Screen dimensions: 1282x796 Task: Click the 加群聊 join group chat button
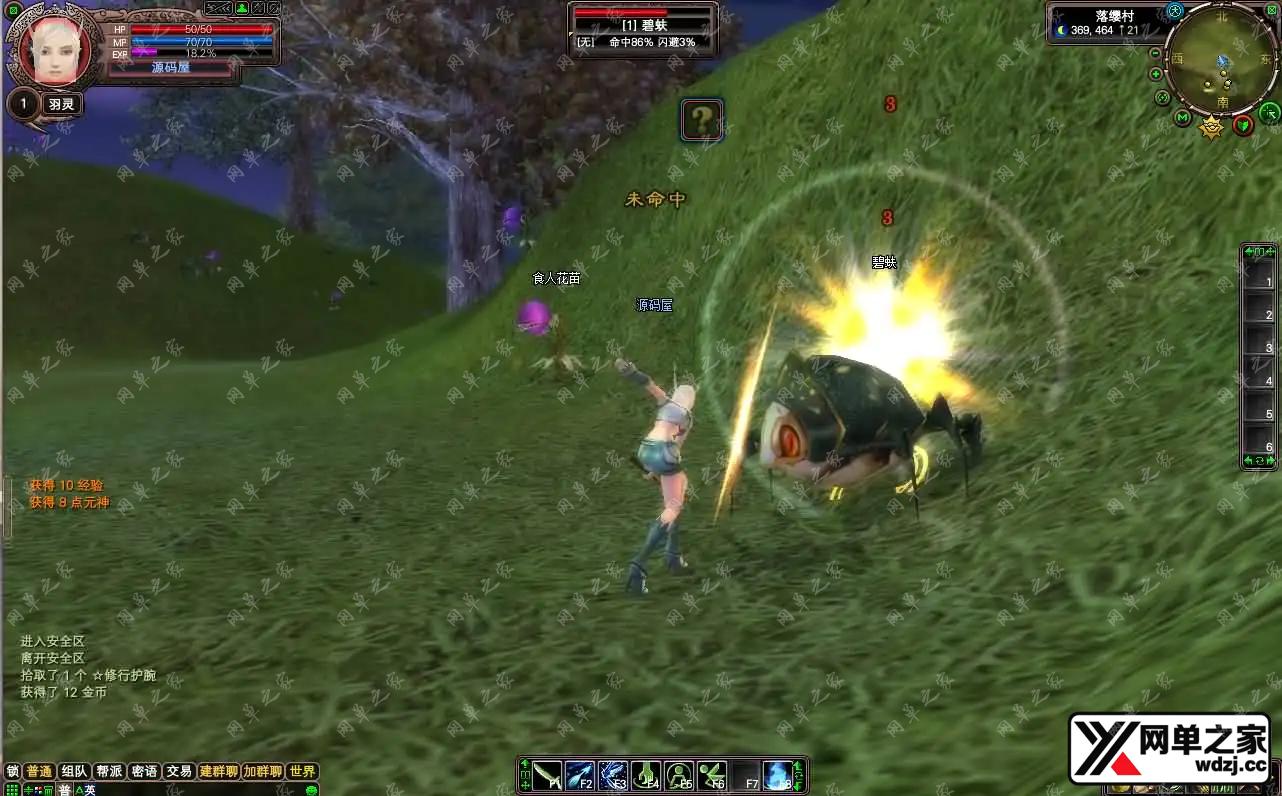[x=262, y=772]
